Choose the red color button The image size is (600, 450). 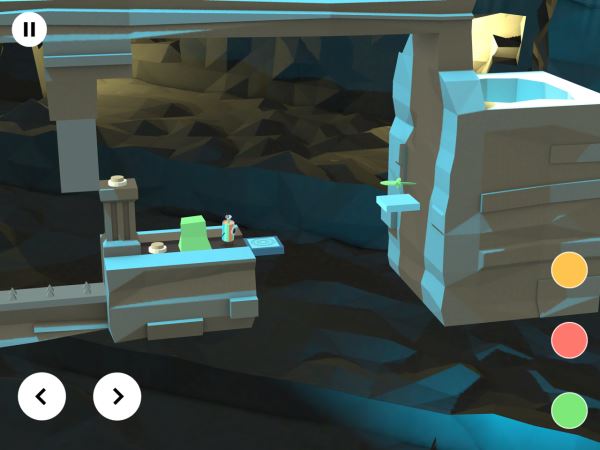click(569, 340)
